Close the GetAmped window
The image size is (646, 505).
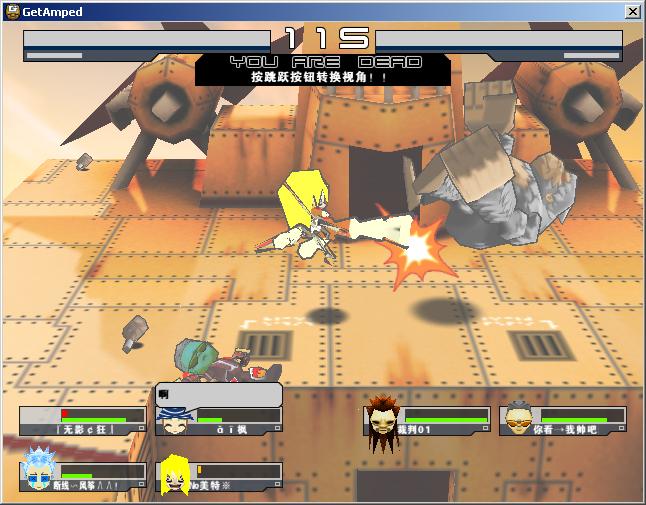tap(632, 11)
